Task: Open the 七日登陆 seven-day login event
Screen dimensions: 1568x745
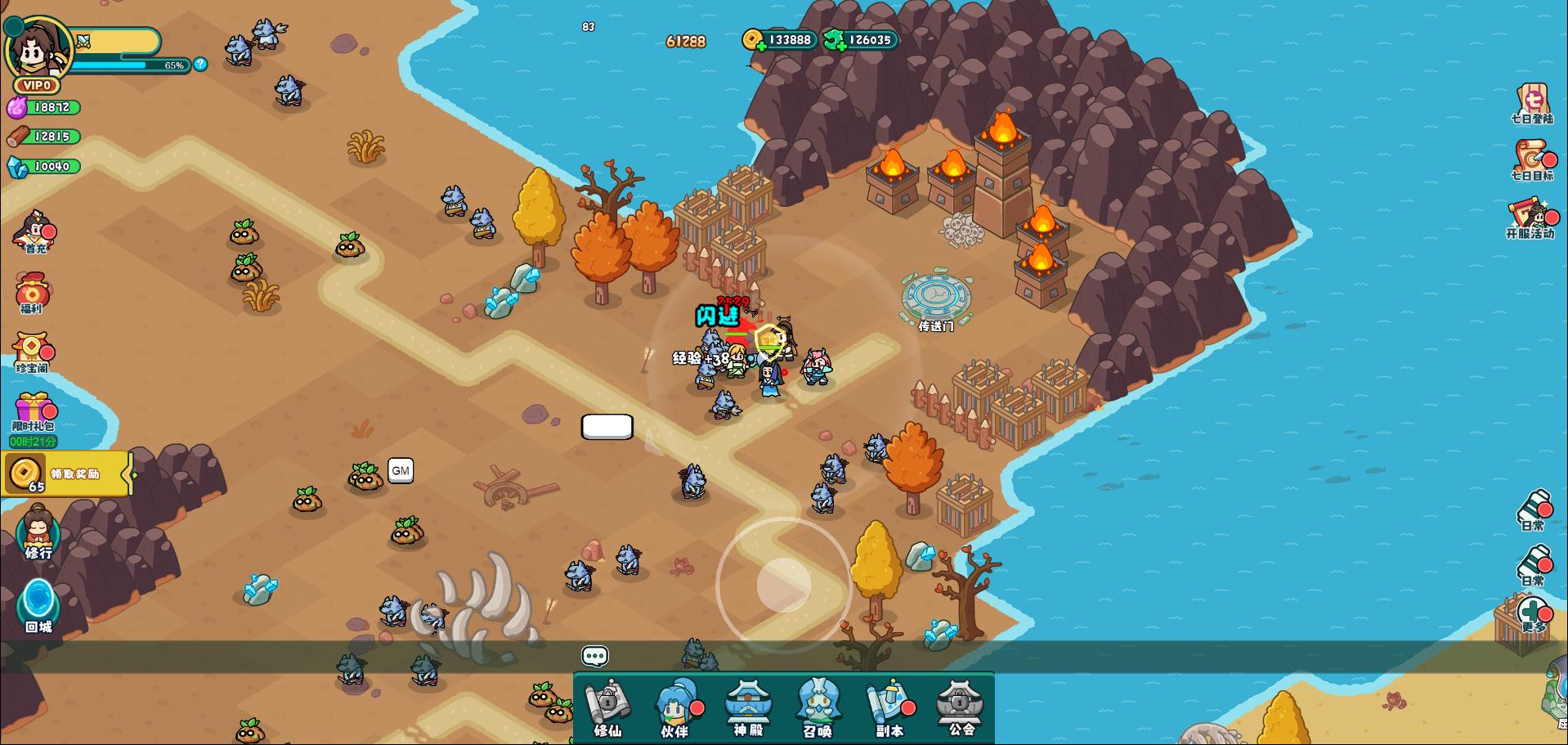Action: click(x=1532, y=104)
